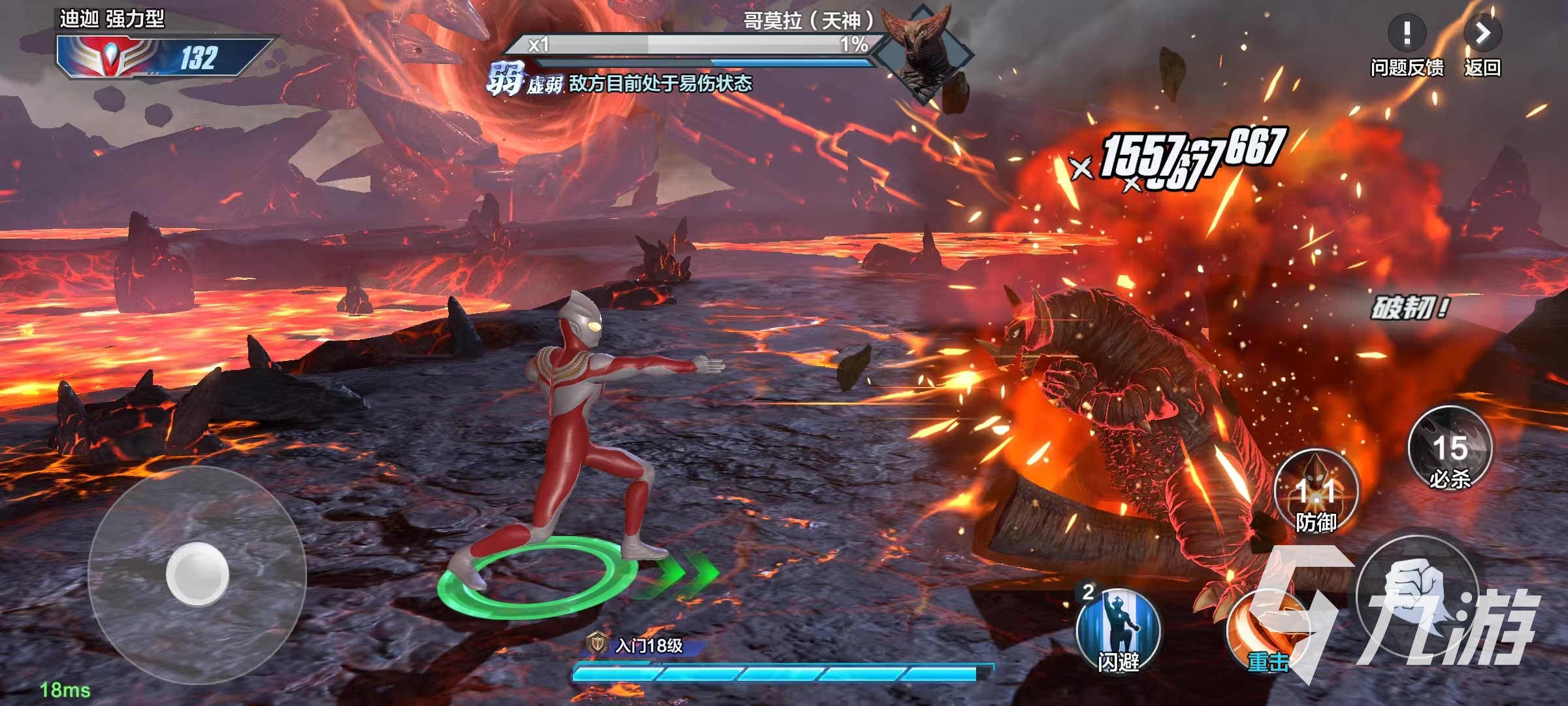This screenshot has height=706, width=1568.
Task: Use the 防御 defense skill
Action: pos(1316,492)
